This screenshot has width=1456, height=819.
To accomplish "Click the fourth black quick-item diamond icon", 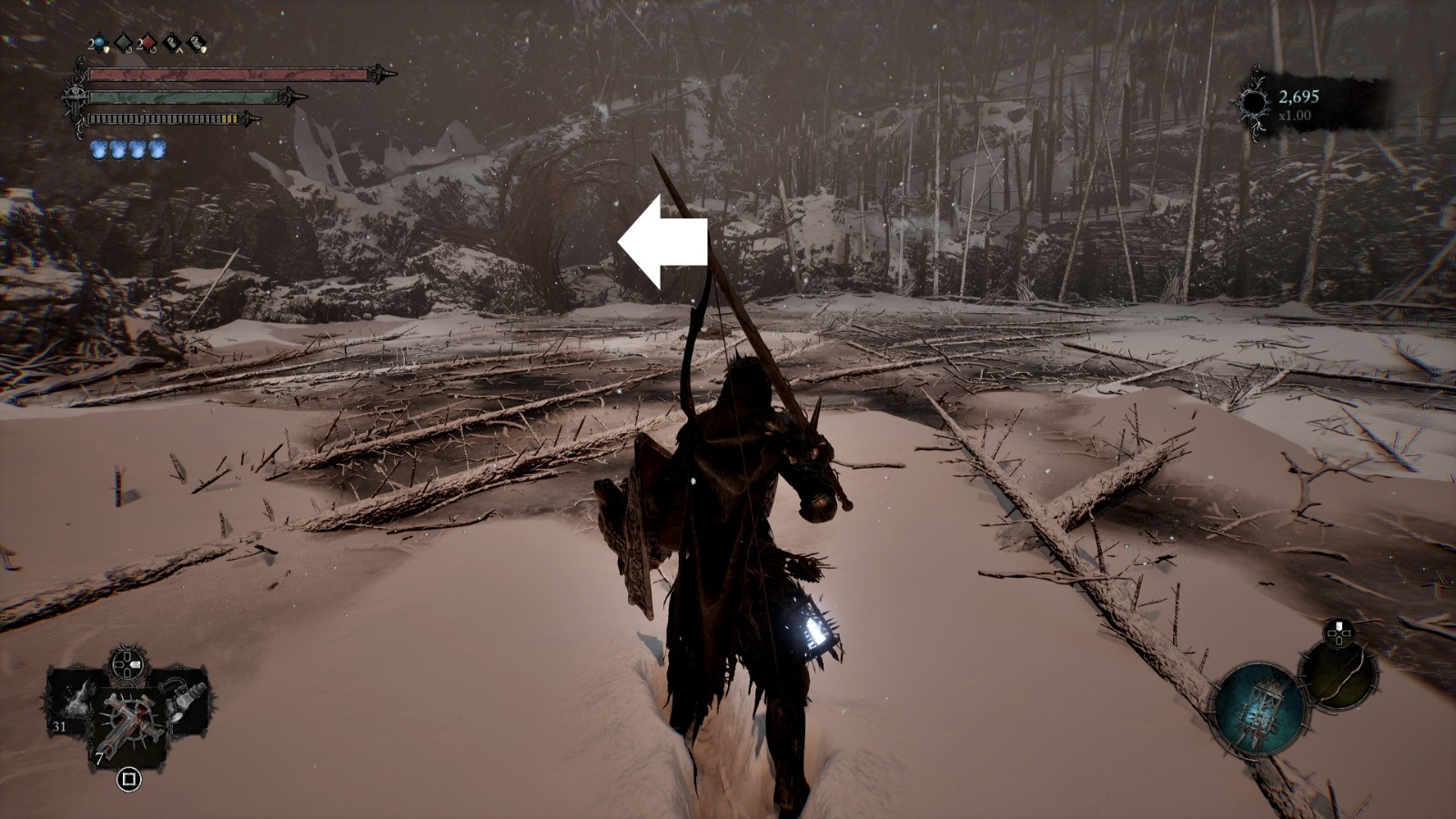I will [x=171, y=43].
